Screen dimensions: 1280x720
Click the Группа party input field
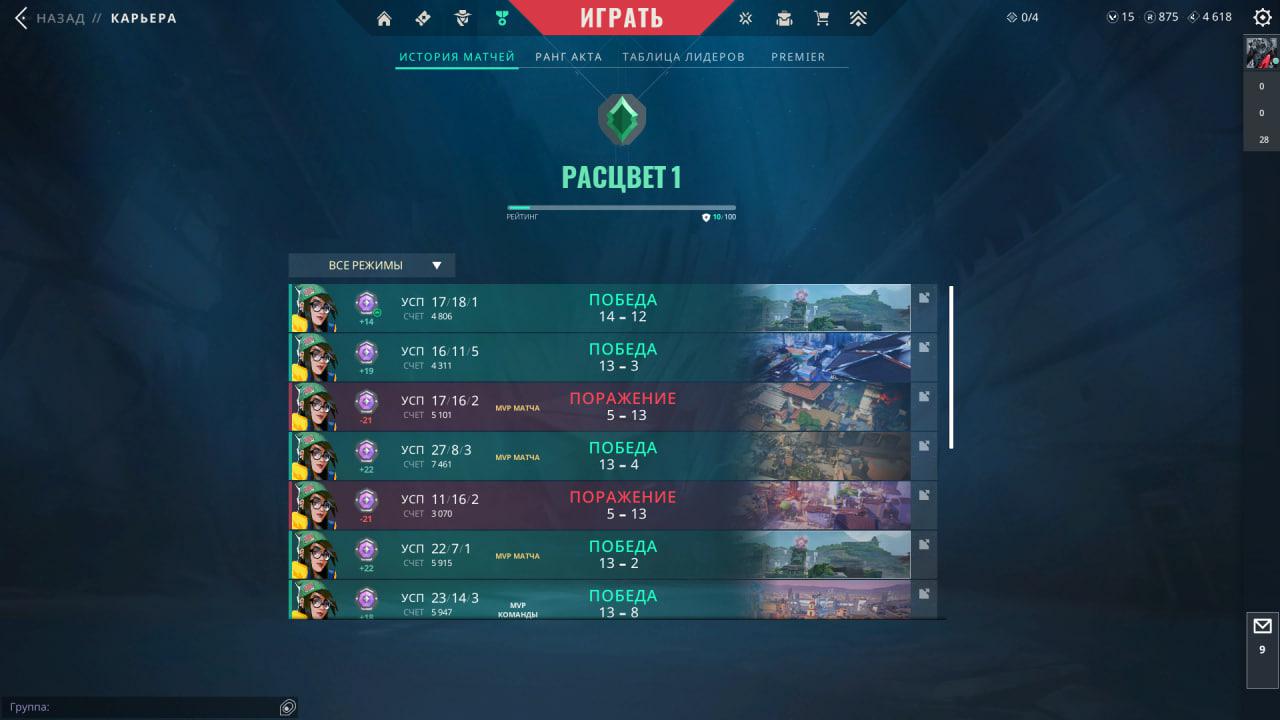(140, 707)
